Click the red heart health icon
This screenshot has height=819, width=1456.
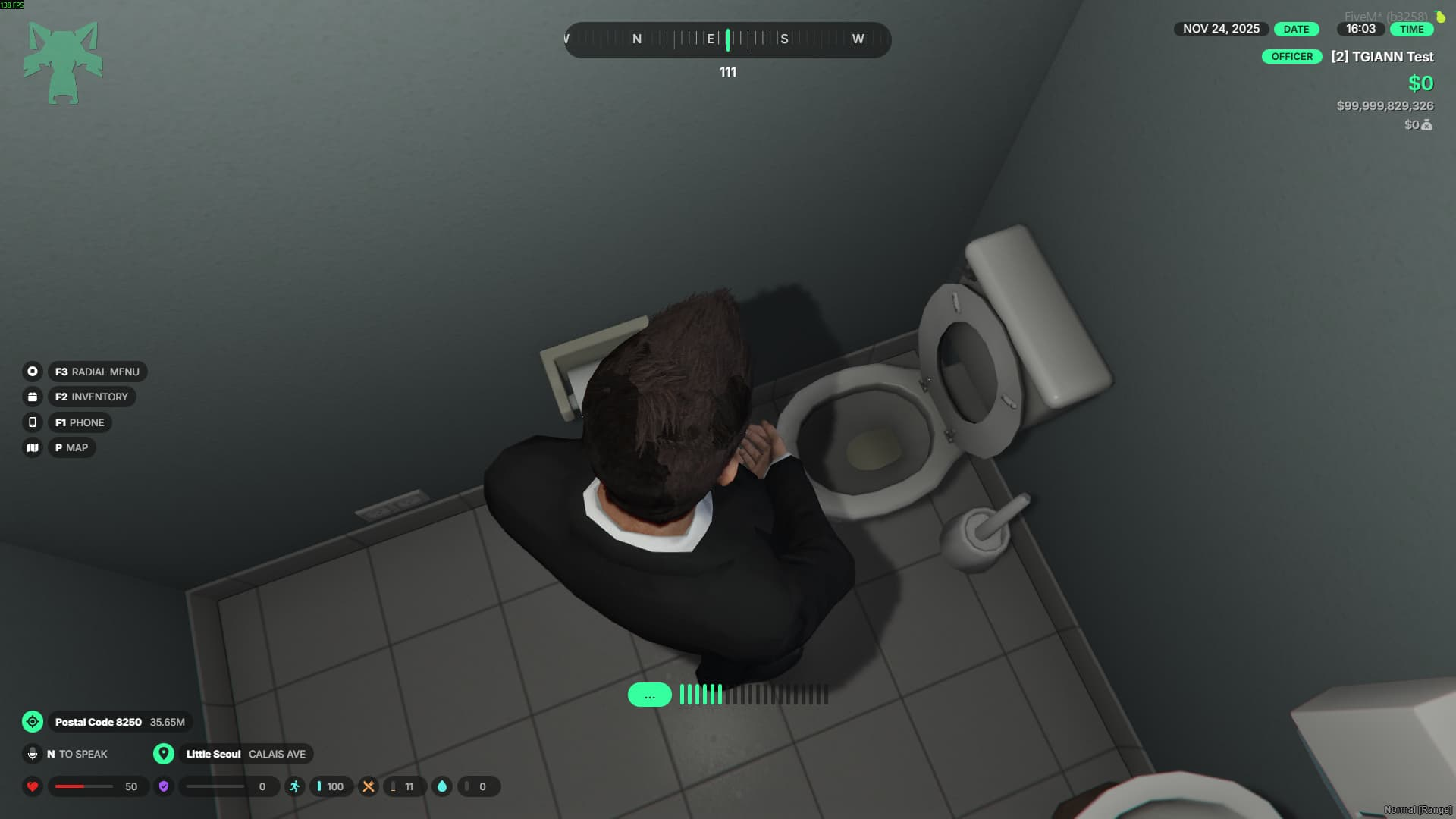33,786
